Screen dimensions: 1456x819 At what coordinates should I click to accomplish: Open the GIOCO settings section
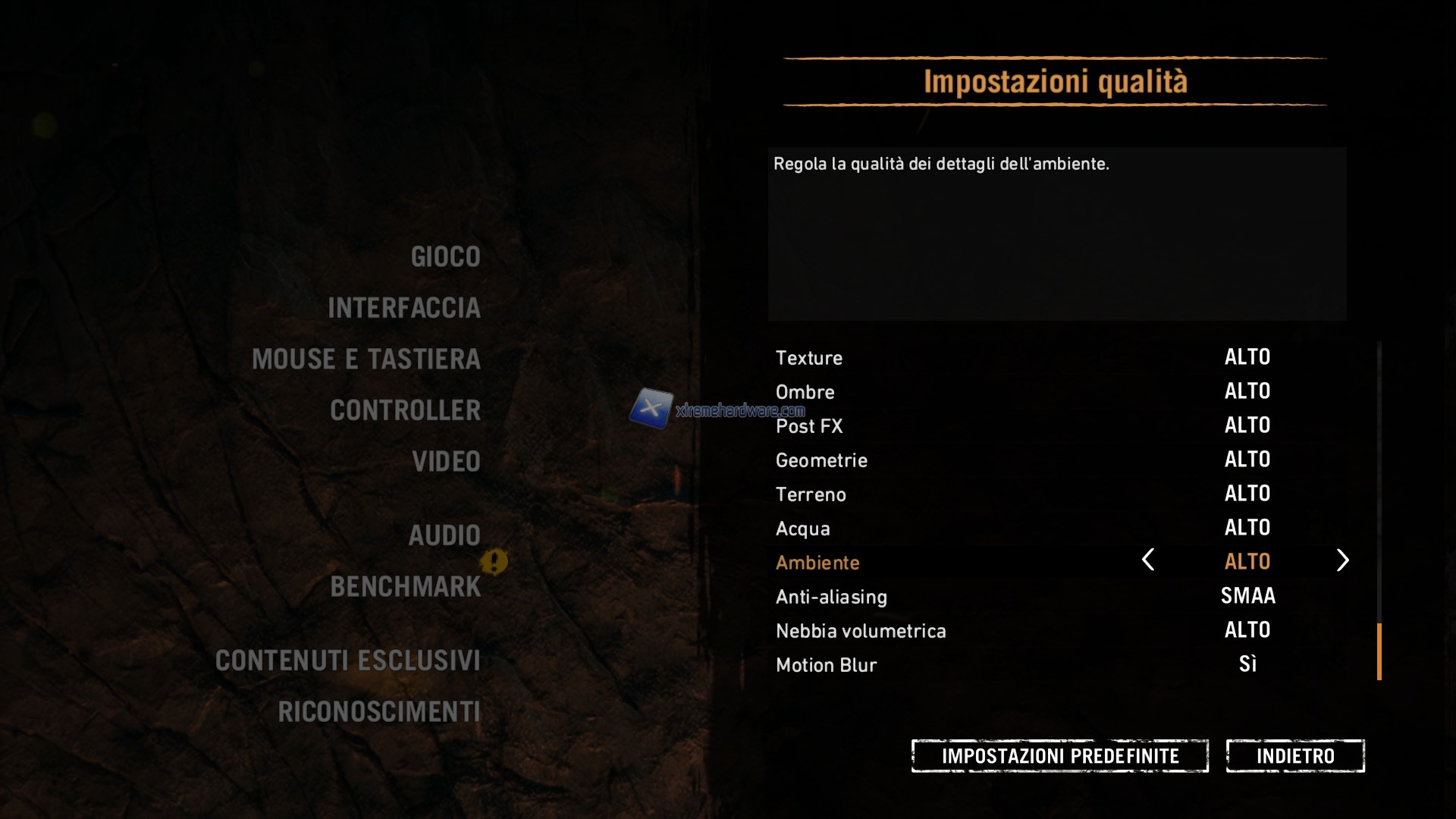pos(445,257)
